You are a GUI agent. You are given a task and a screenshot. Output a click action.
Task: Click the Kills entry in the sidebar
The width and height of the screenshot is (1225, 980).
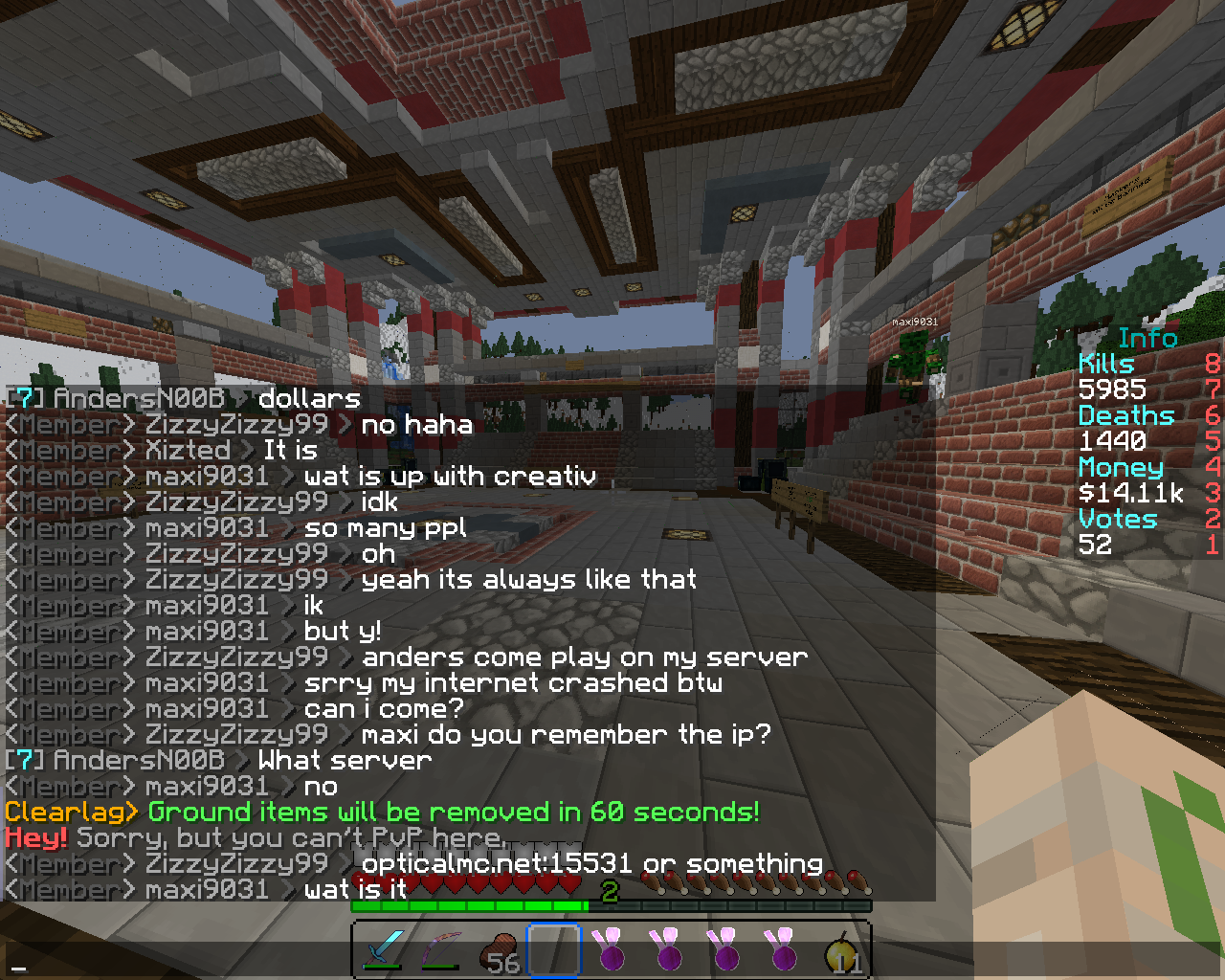(x=1106, y=364)
